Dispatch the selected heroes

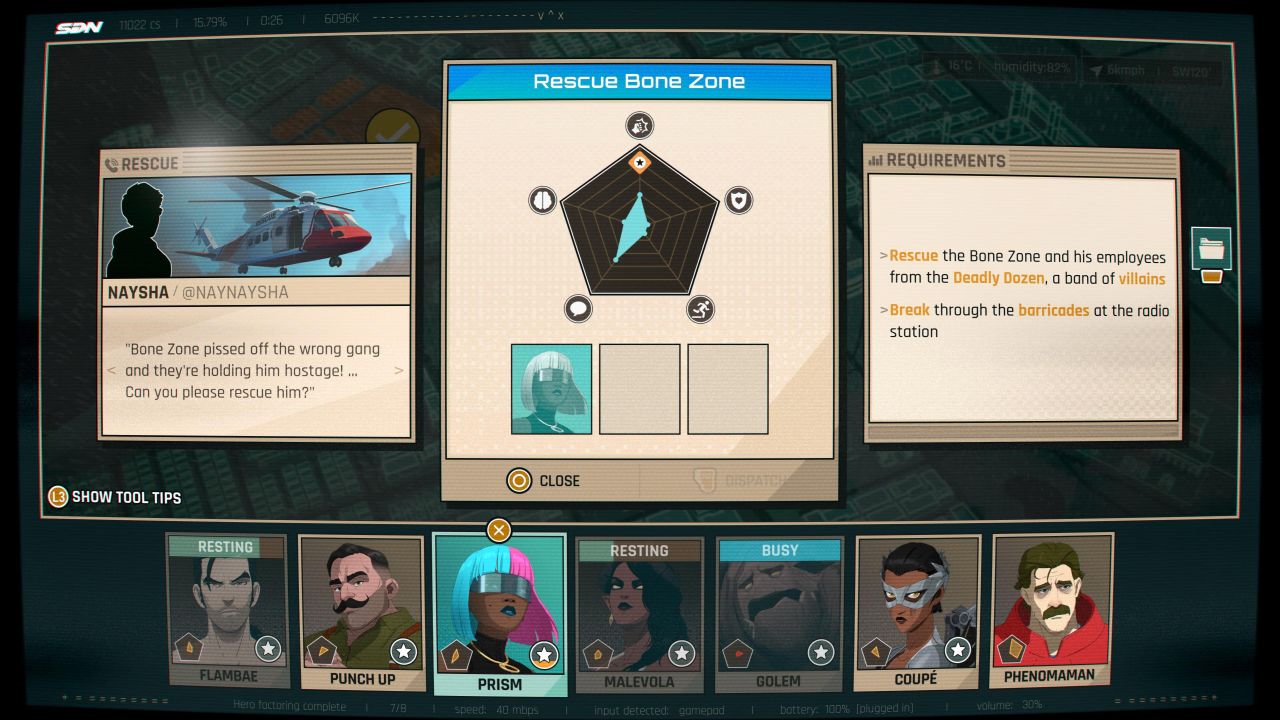point(738,481)
